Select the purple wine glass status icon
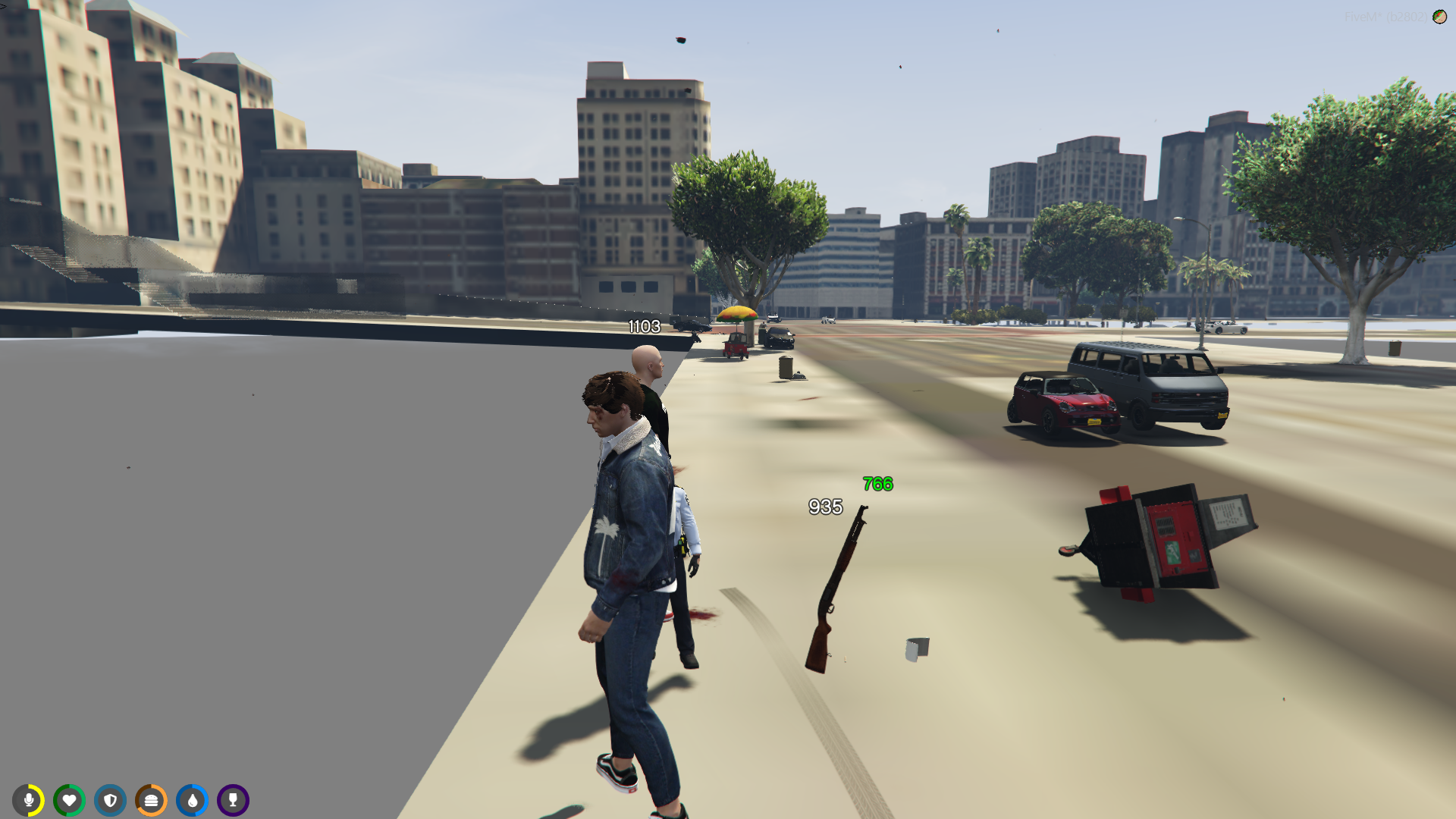The image size is (1456, 819). pos(233,800)
